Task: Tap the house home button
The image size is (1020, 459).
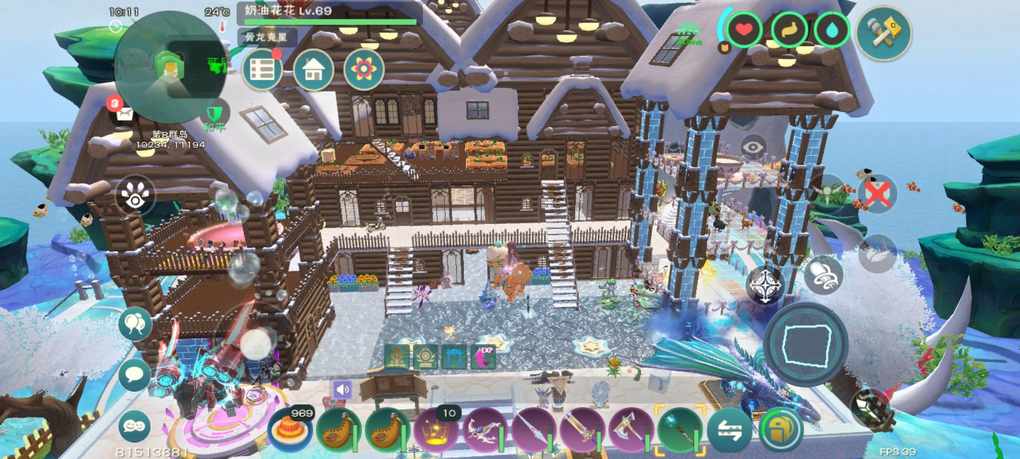Action: (313, 70)
